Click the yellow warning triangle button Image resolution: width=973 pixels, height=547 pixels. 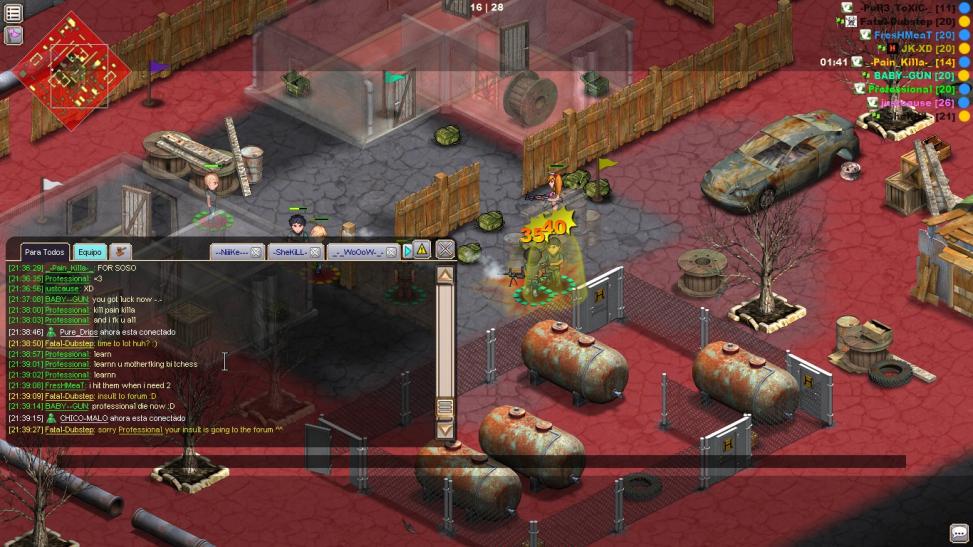pyautogui.click(x=422, y=250)
